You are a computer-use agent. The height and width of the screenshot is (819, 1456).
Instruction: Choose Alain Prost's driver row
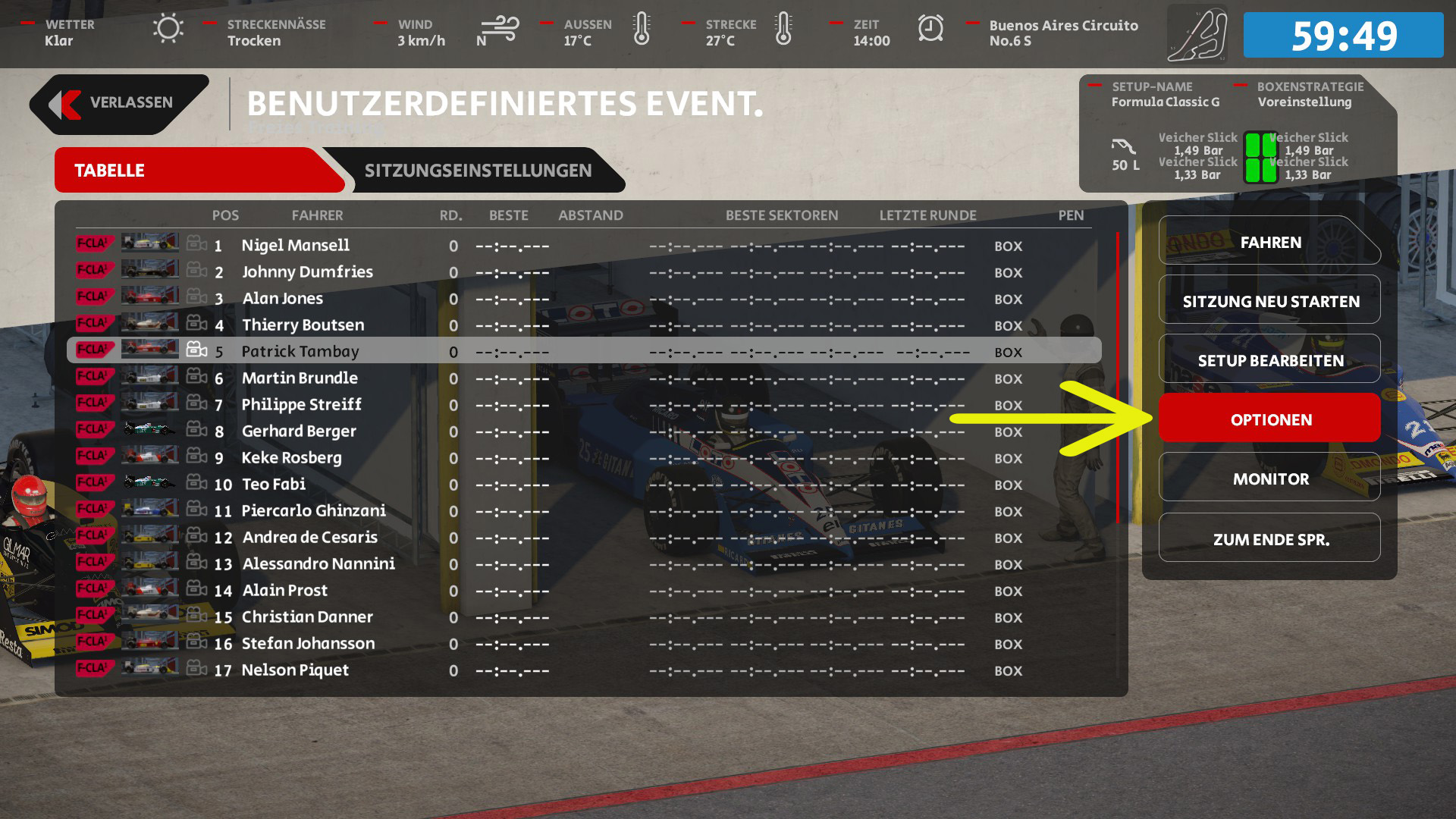[x=285, y=591]
